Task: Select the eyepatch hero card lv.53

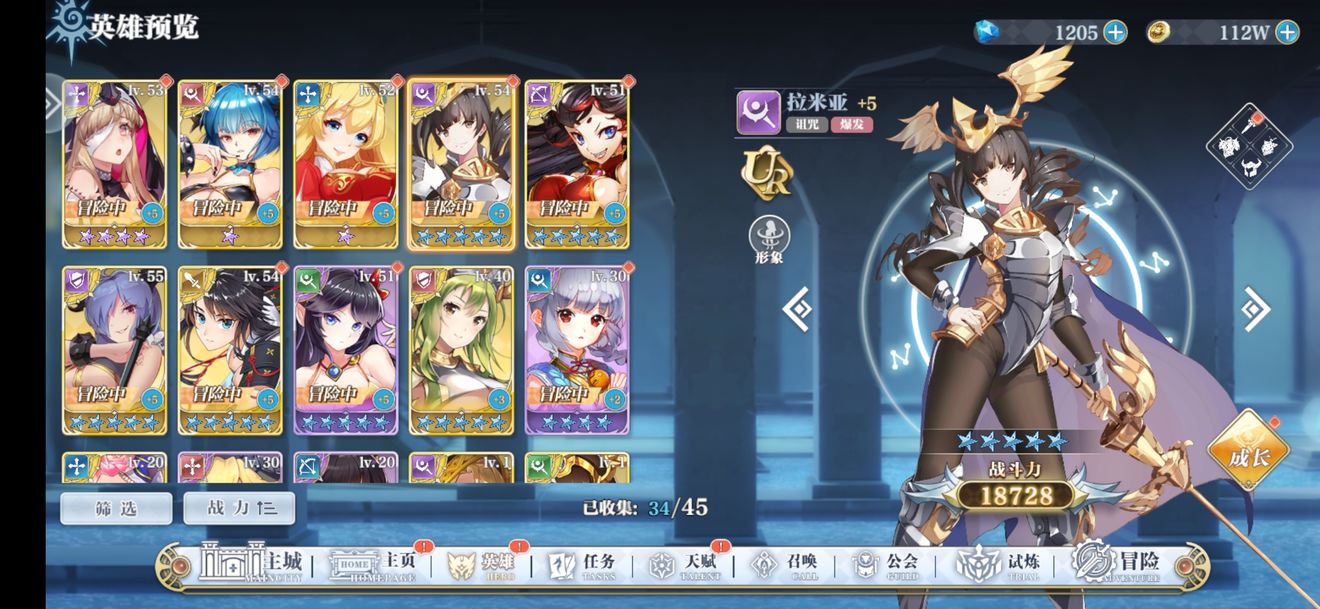Action: pos(114,163)
